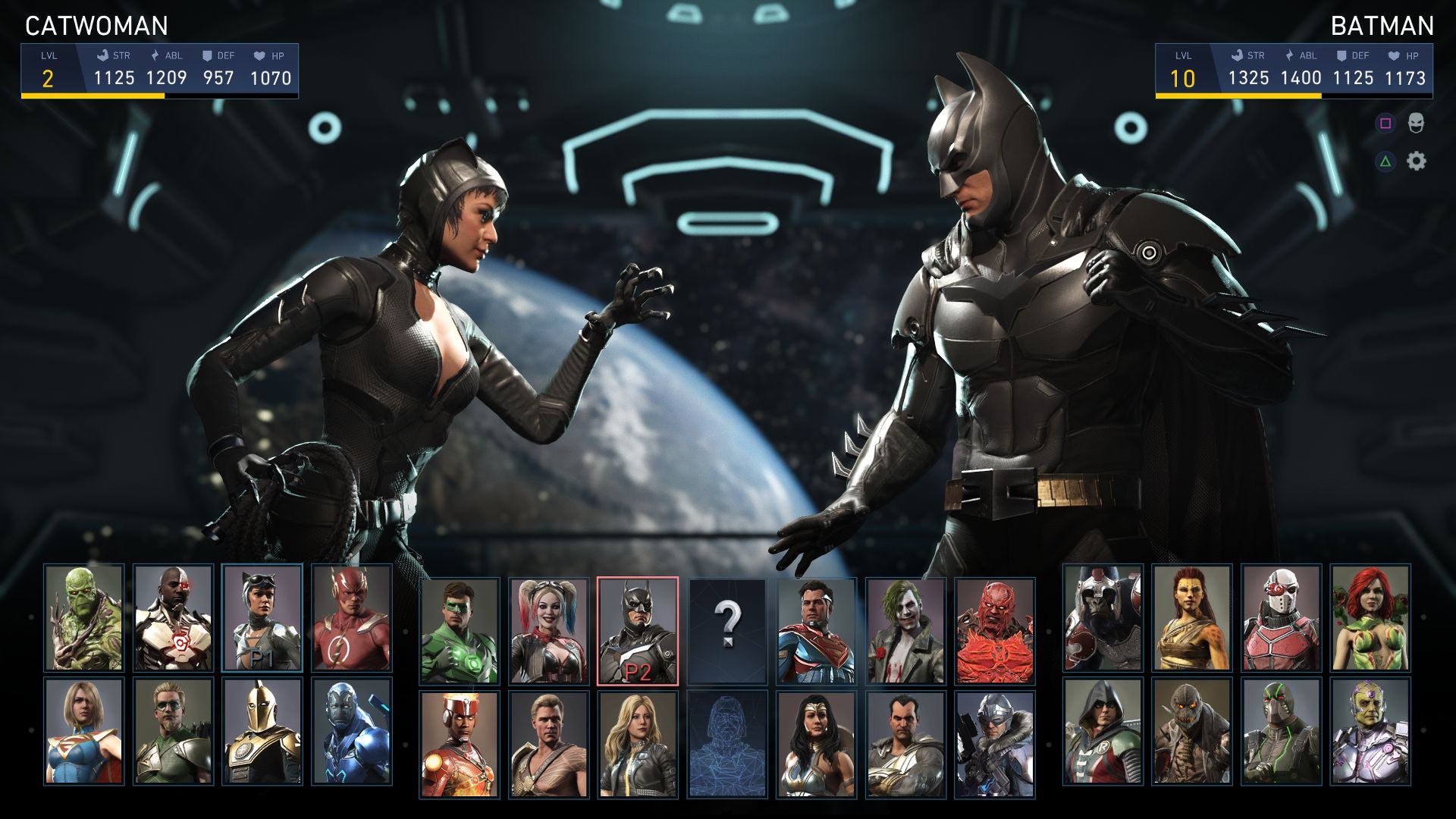Click the question mark random select tile

pyautogui.click(x=727, y=631)
